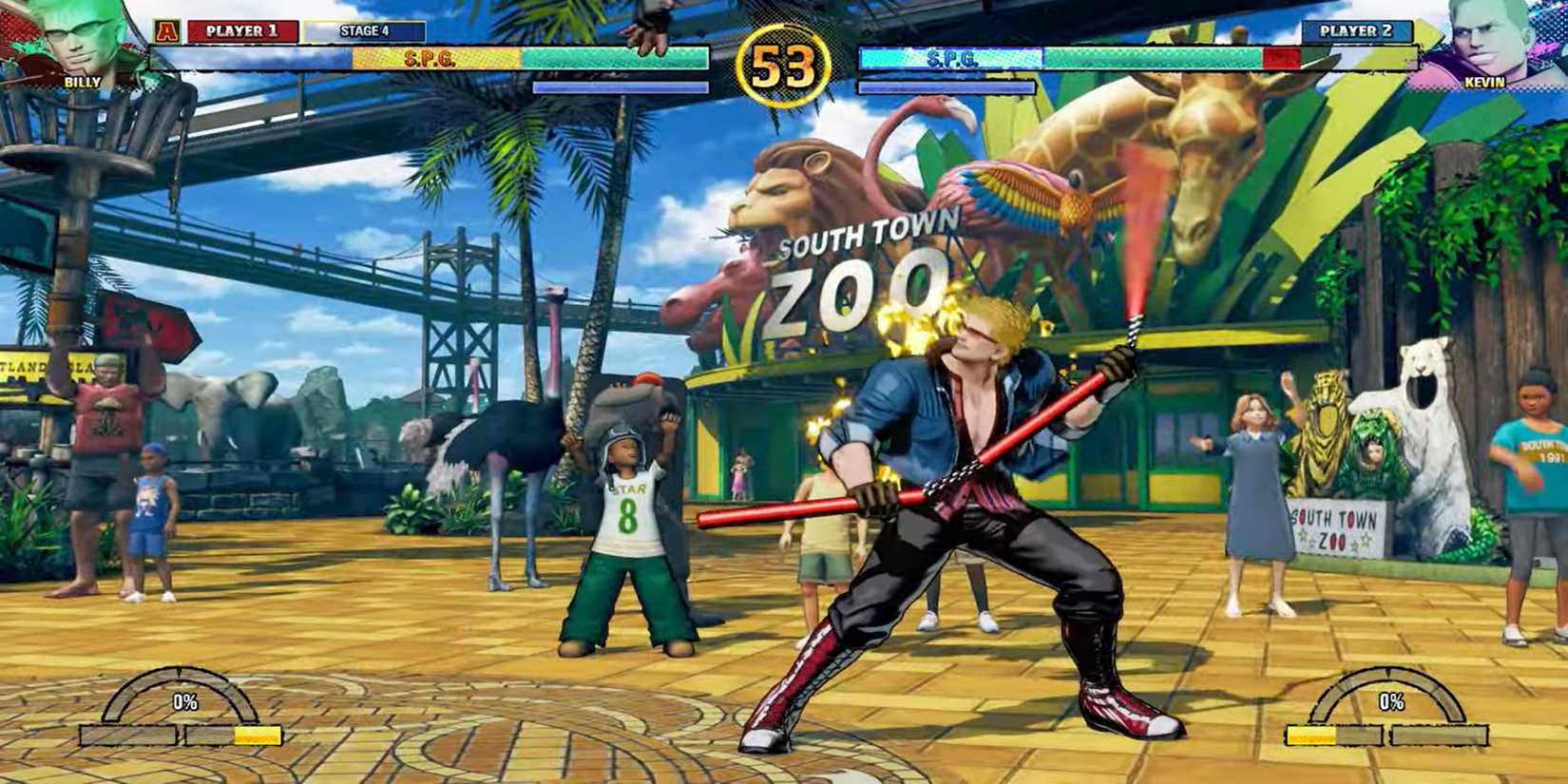1568x784 pixels.
Task: Select the left power gauge dial
Action: point(181,689)
